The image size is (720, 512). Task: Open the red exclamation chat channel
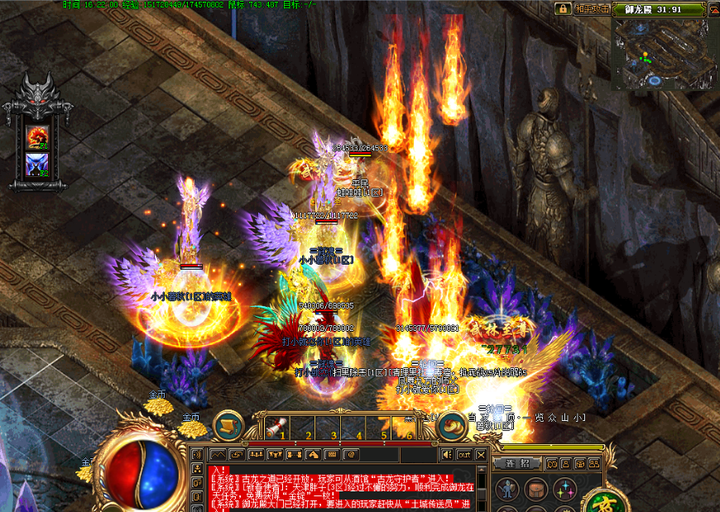[220, 468]
